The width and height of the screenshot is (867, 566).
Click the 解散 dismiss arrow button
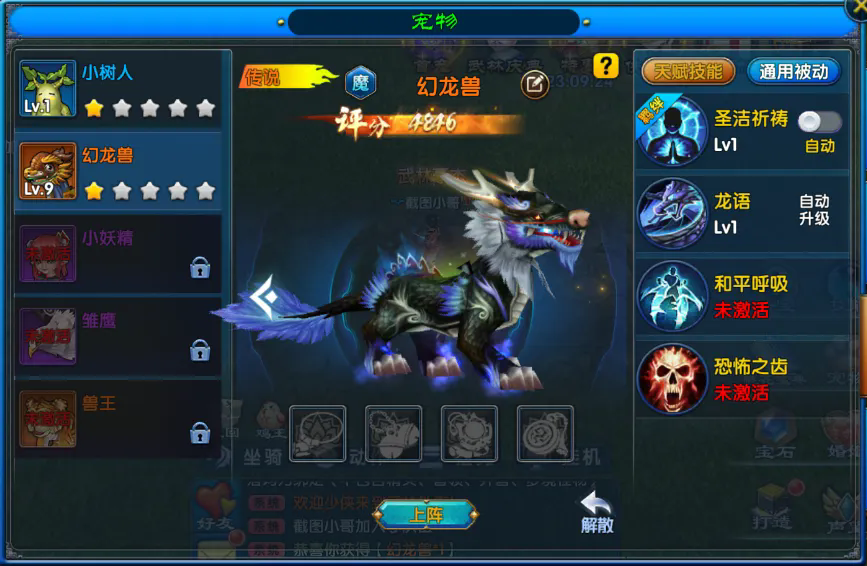coord(597,511)
